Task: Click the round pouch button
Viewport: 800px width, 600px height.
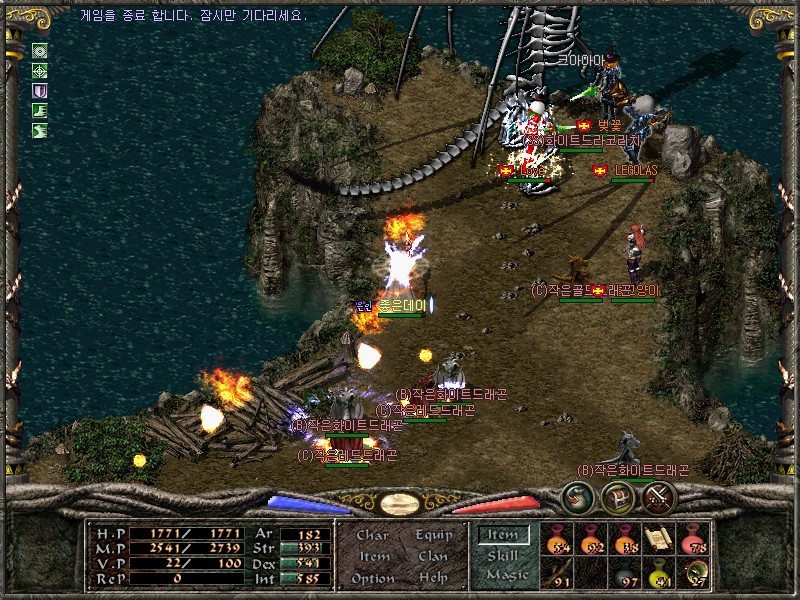Action: pos(577,497)
